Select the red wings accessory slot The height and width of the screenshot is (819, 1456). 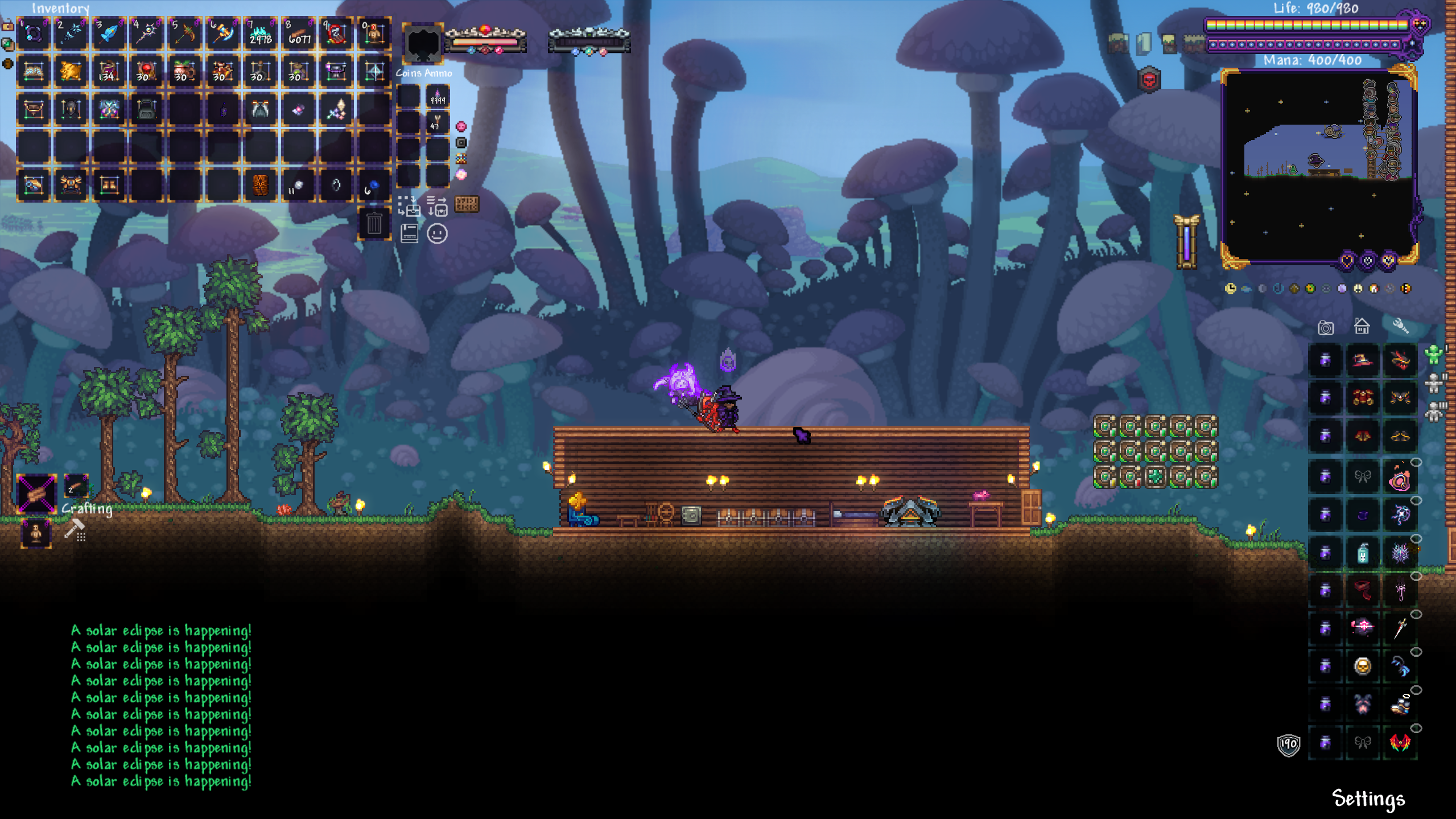pos(1400,742)
